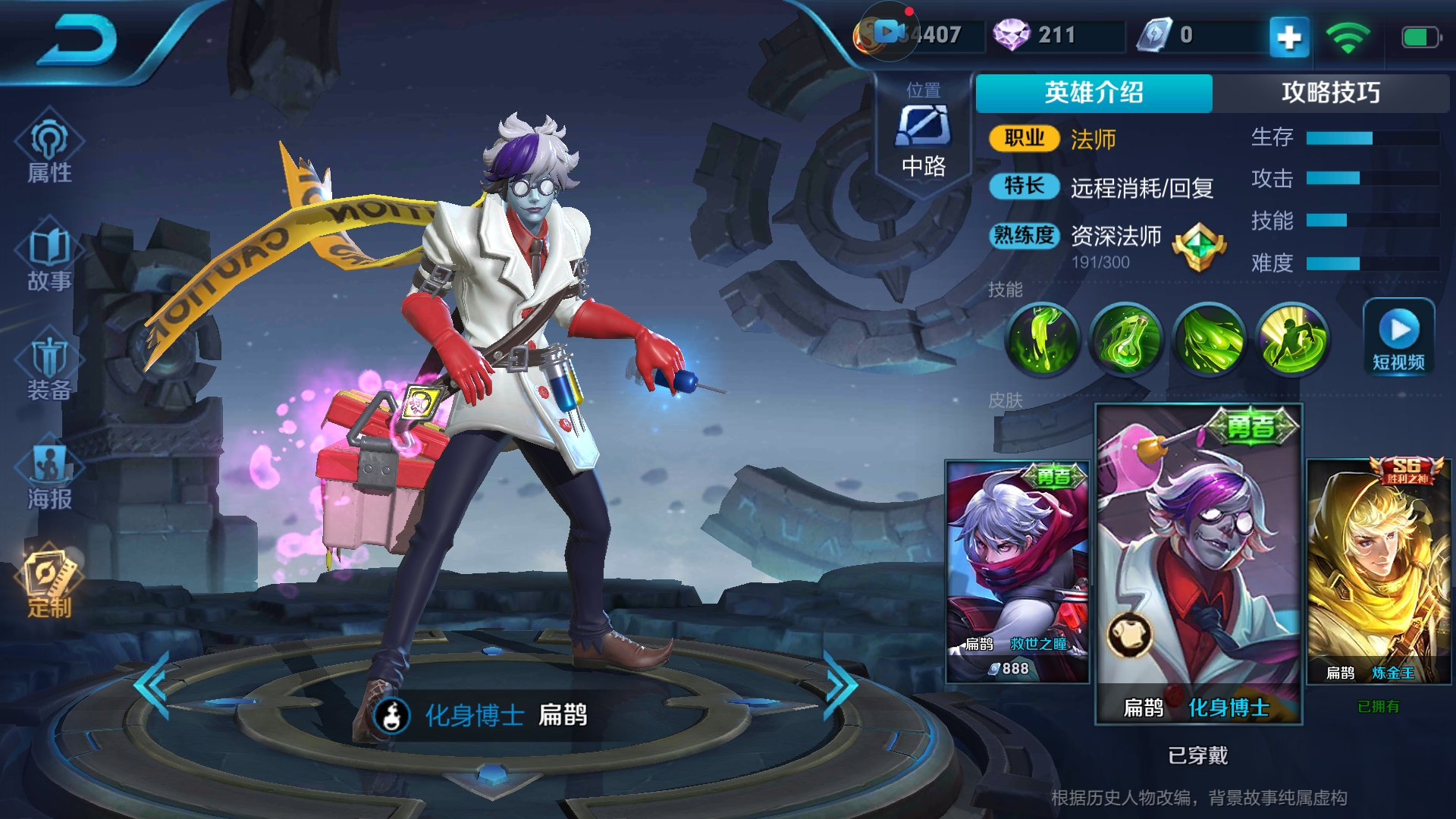Screen dimensions: 1456x819
Task: Open the 装备 equipment section
Action: 49,367
